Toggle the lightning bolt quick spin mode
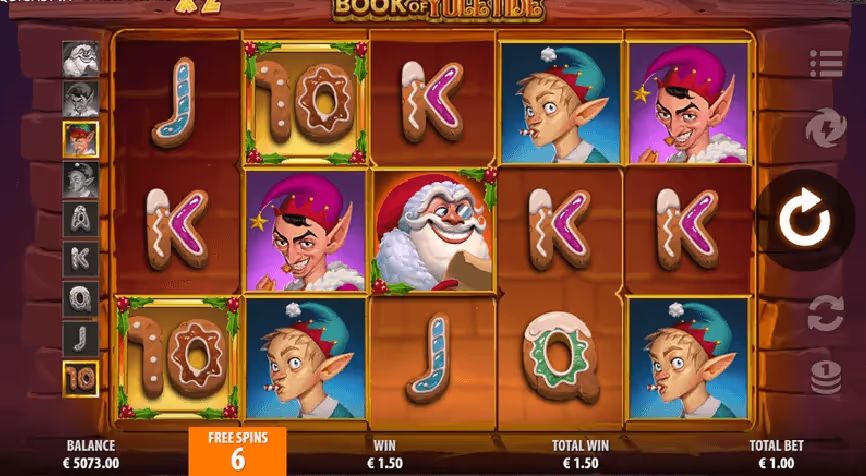The image size is (866, 476). pyautogui.click(x=826, y=131)
